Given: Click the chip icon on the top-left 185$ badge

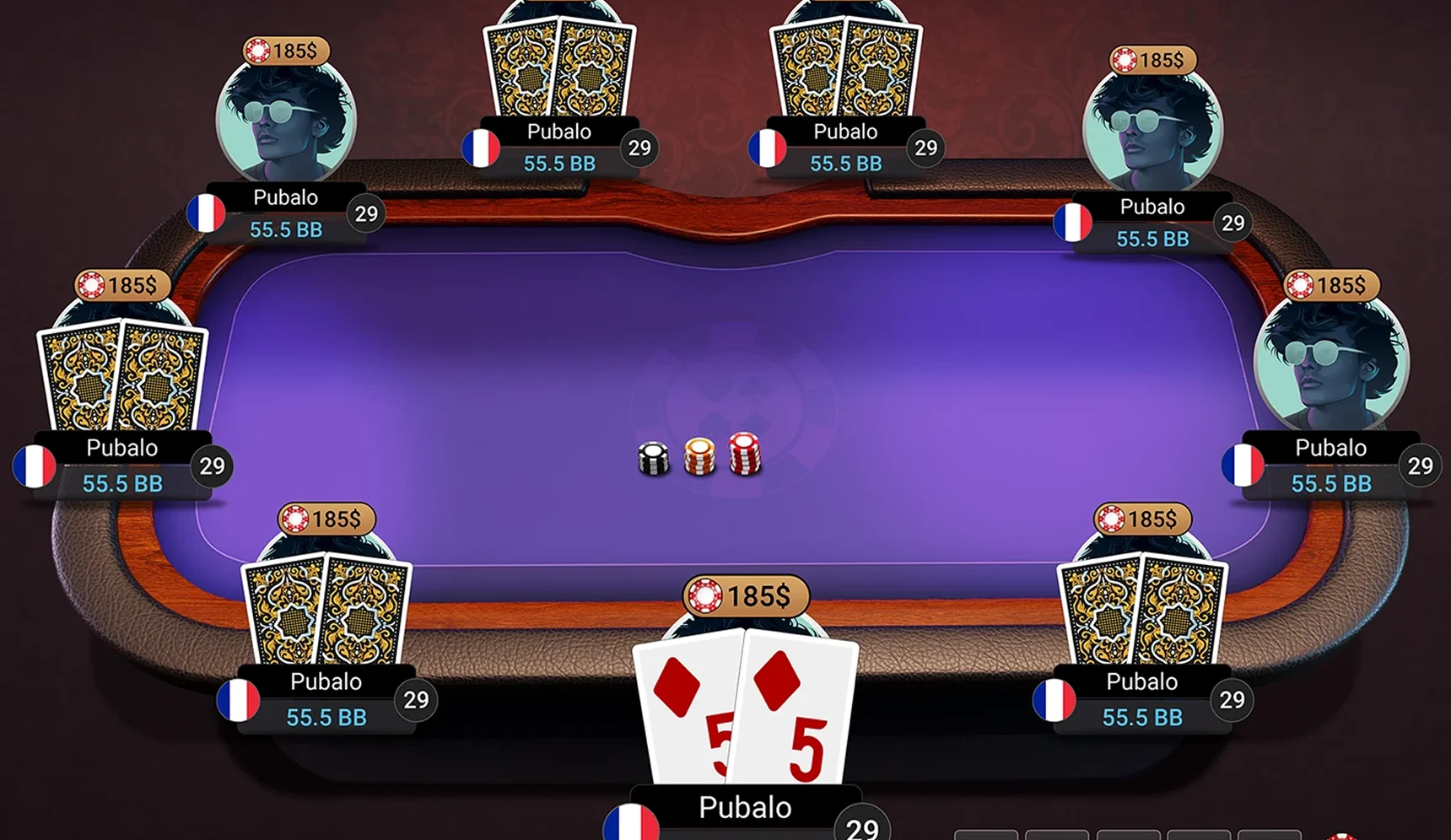Looking at the screenshot, I should point(257,51).
